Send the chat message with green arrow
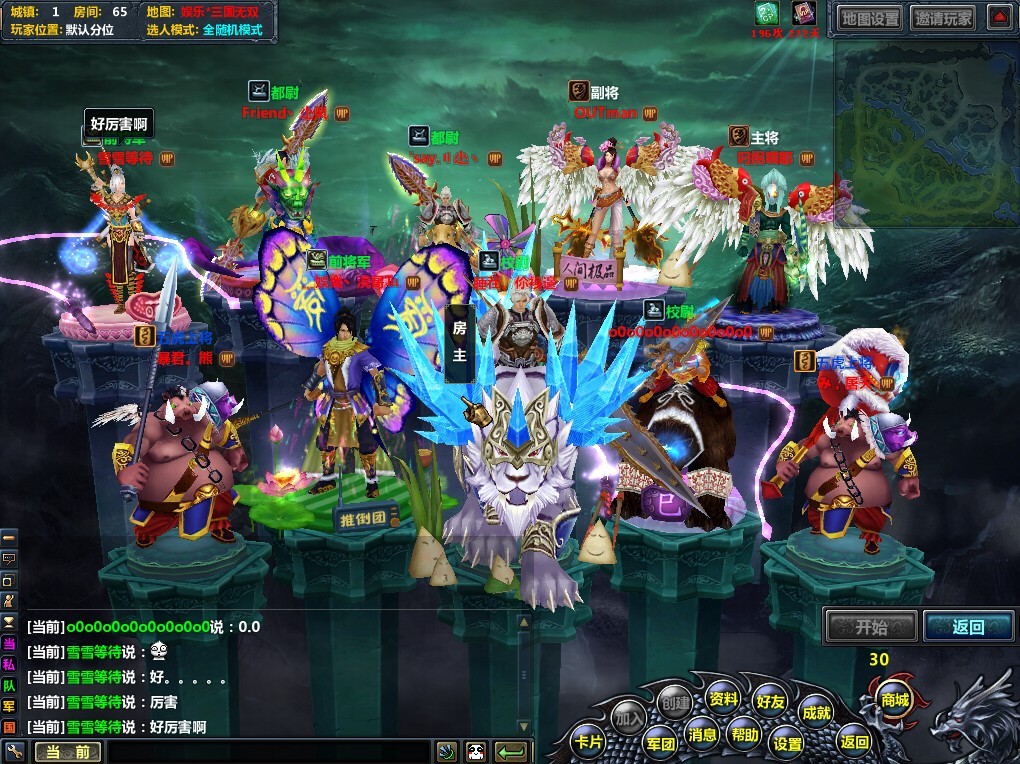 (512, 752)
